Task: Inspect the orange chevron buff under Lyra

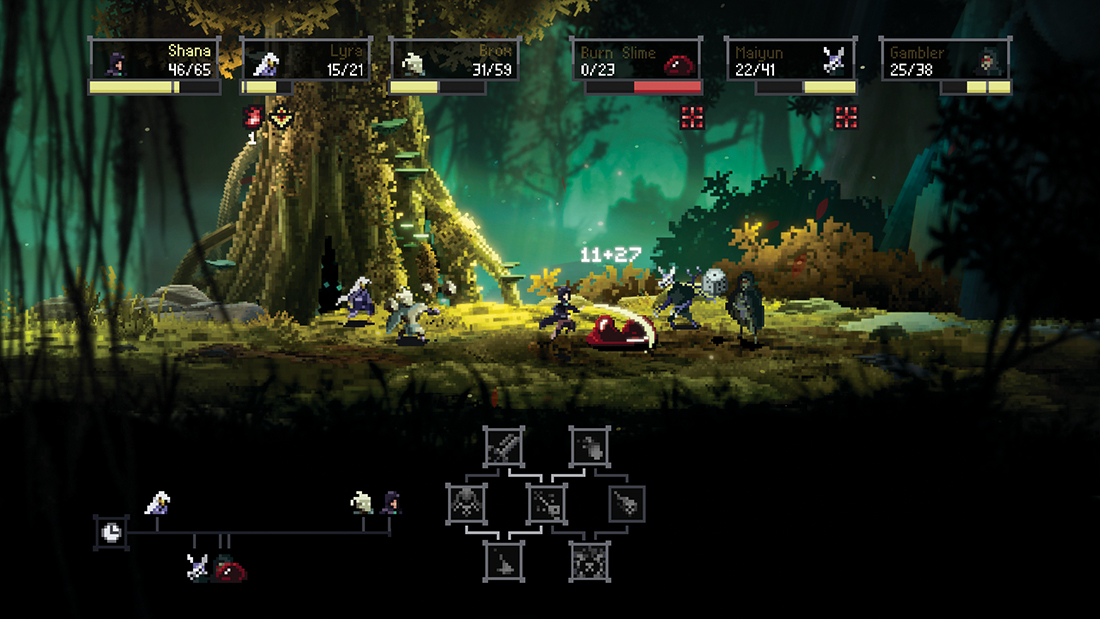Action: tap(281, 117)
